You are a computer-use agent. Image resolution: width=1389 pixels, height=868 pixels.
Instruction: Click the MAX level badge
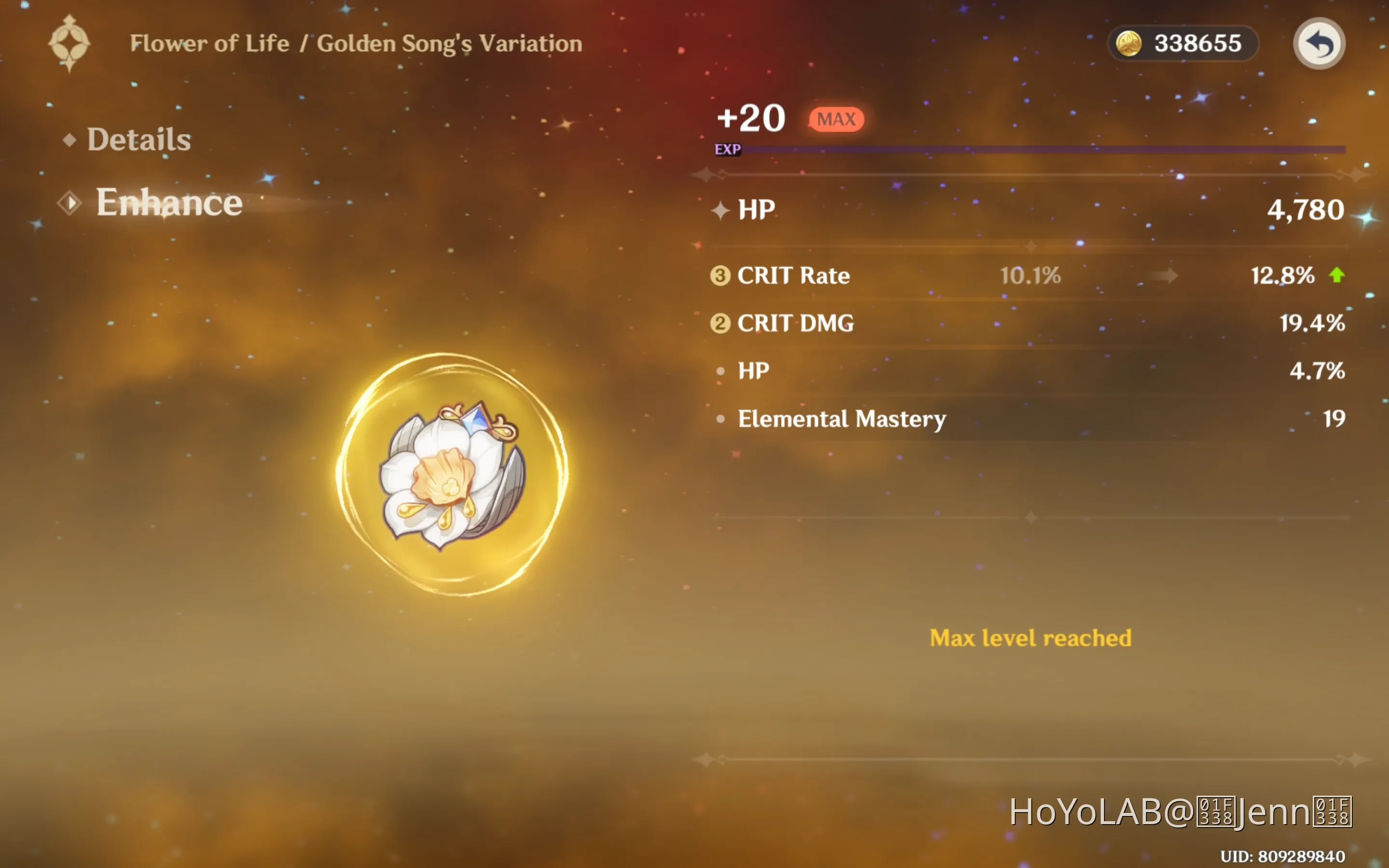tap(835, 119)
